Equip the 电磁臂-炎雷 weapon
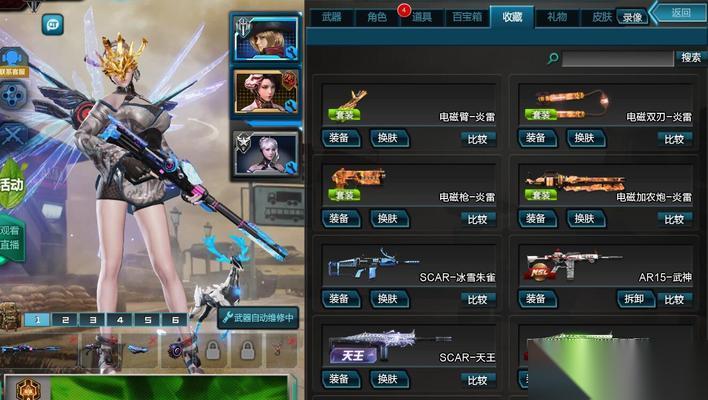The height and width of the screenshot is (400, 708). click(339, 138)
